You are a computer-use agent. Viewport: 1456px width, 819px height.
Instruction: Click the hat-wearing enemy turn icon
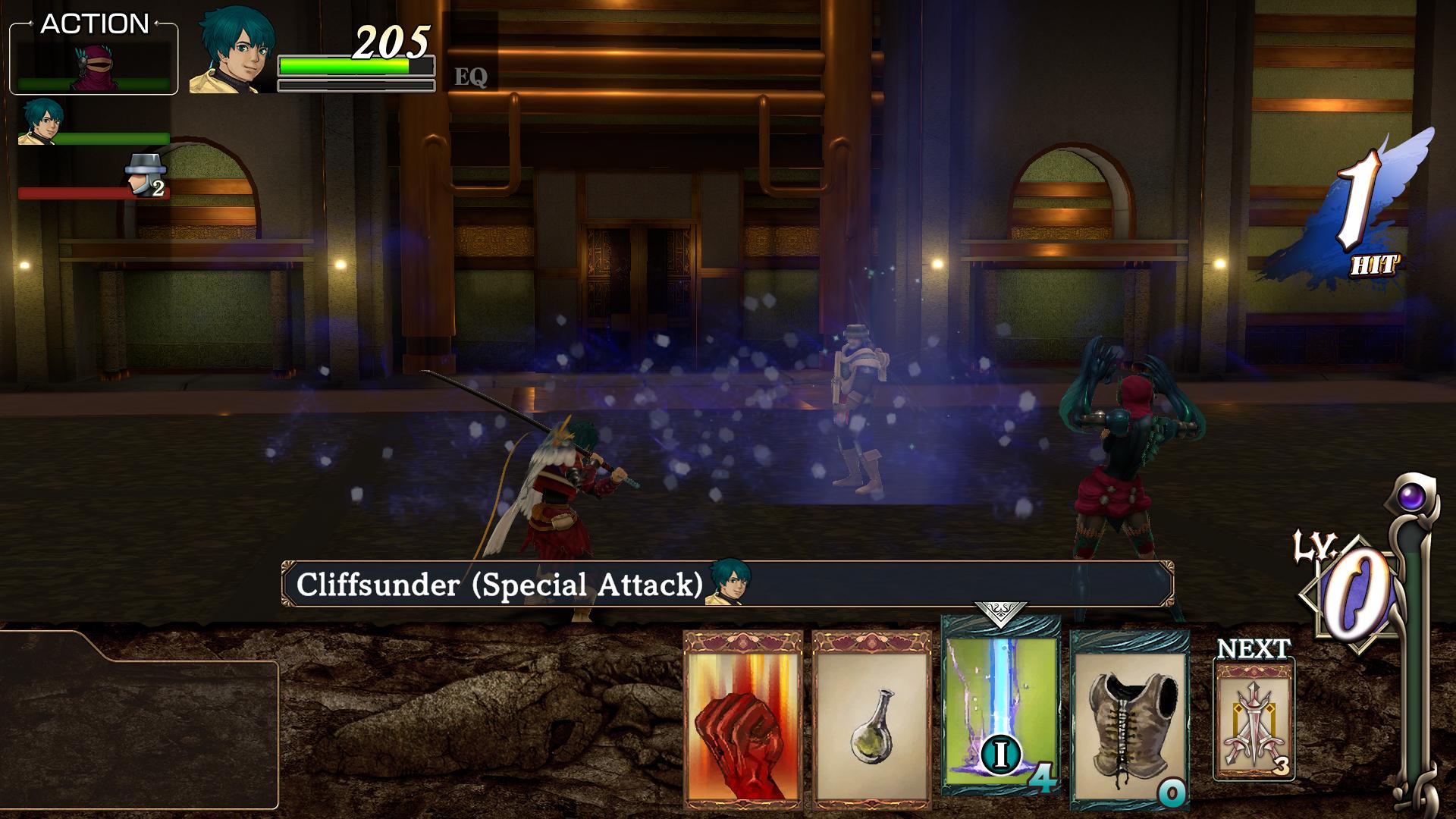[x=144, y=174]
